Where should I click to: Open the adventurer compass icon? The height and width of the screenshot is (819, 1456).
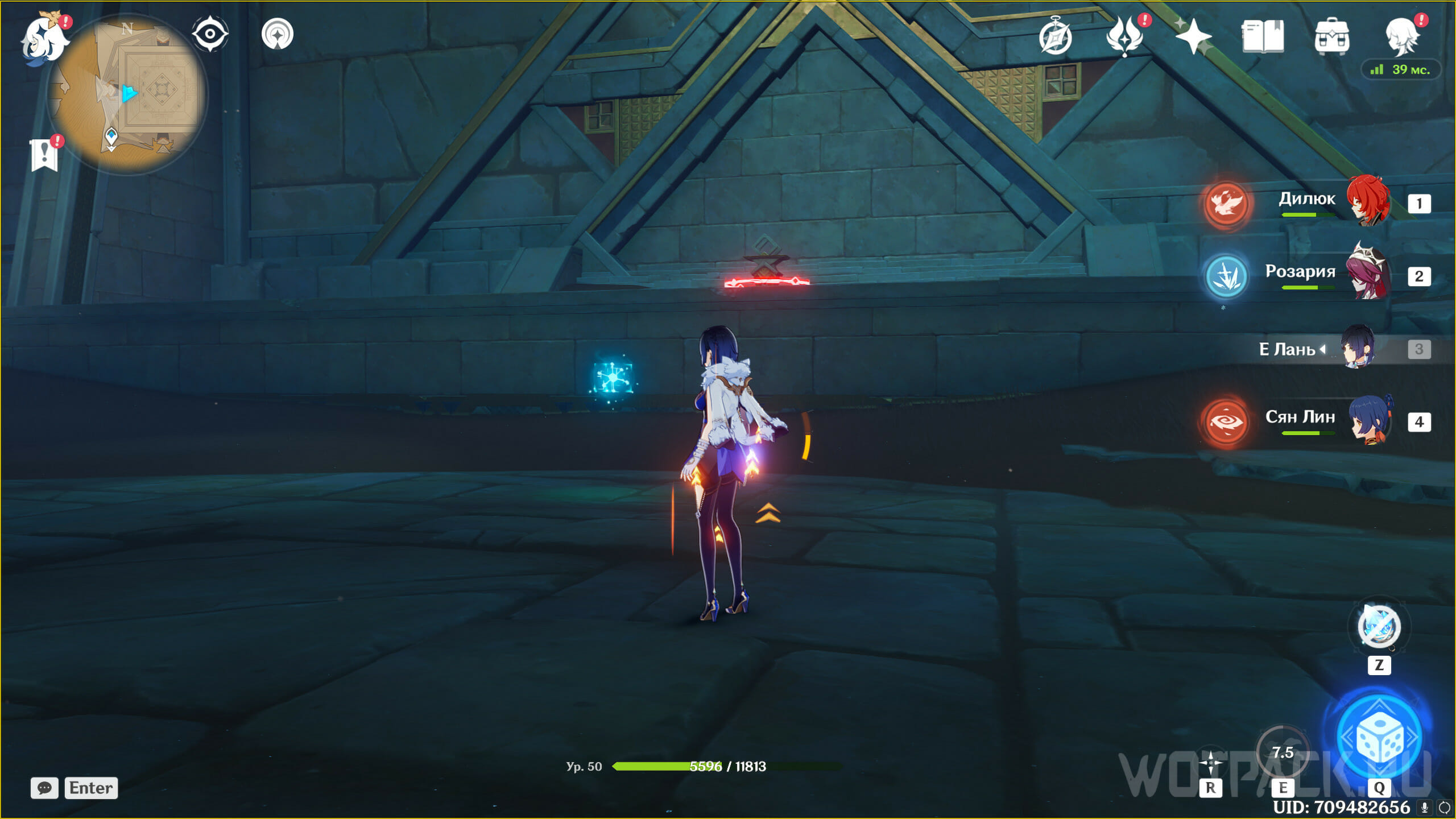[x=1055, y=38]
